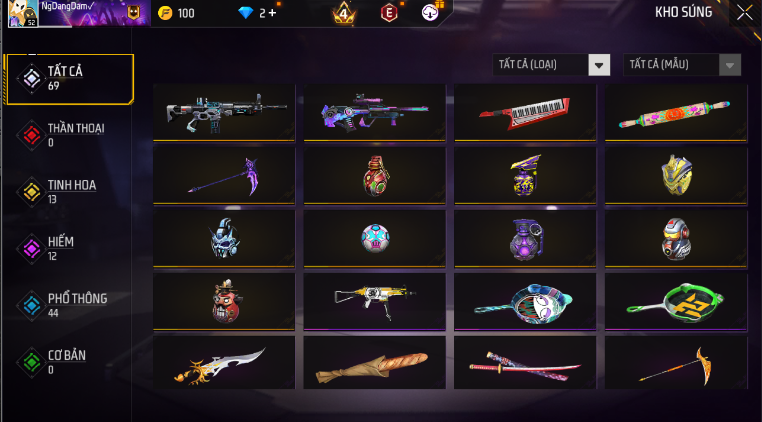This screenshot has height=422, width=762.
Task: Choose the colorful rolling pin skin
Action: coord(676,111)
